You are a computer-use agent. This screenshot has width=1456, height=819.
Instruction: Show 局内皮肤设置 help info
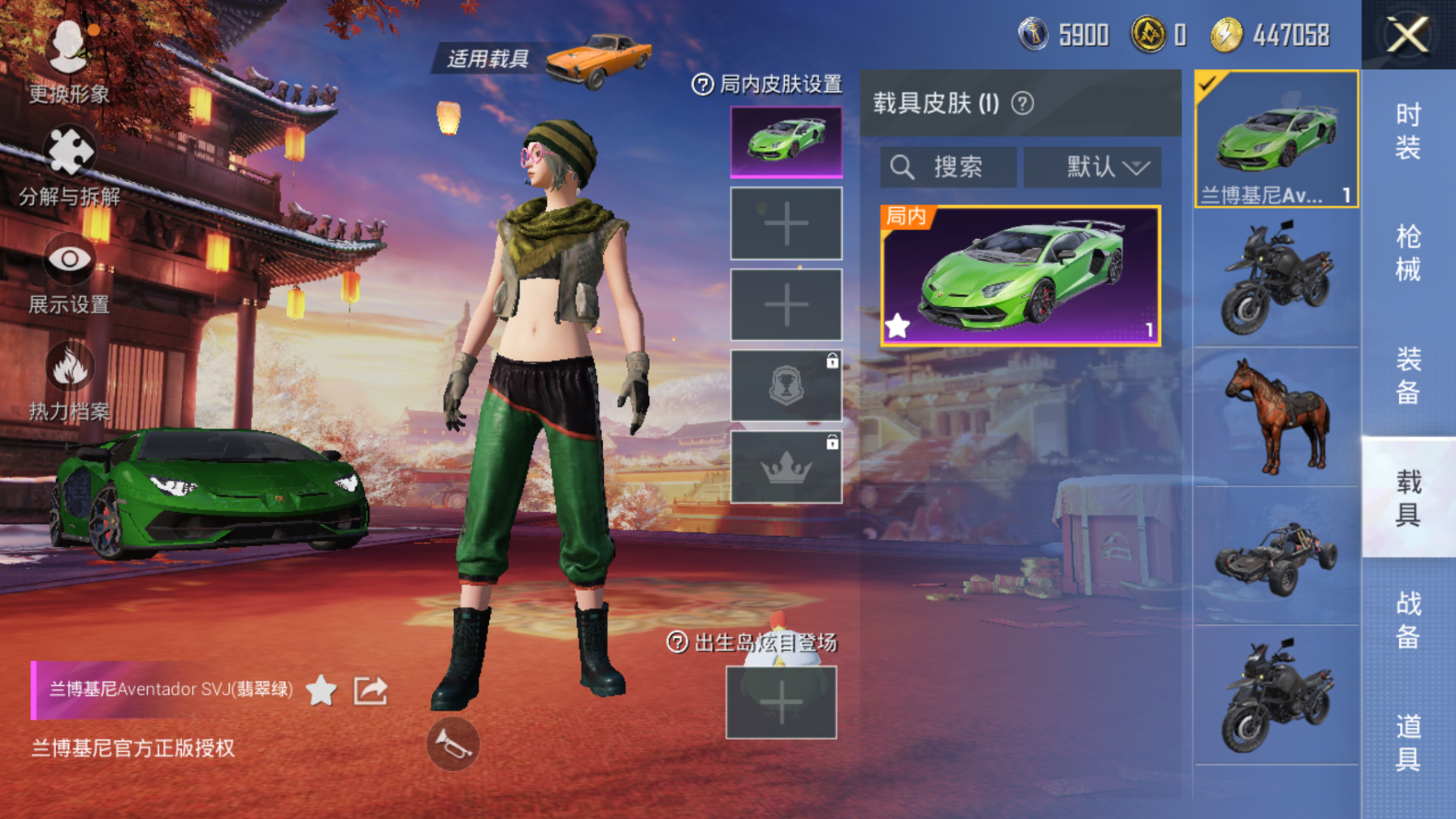point(702,84)
